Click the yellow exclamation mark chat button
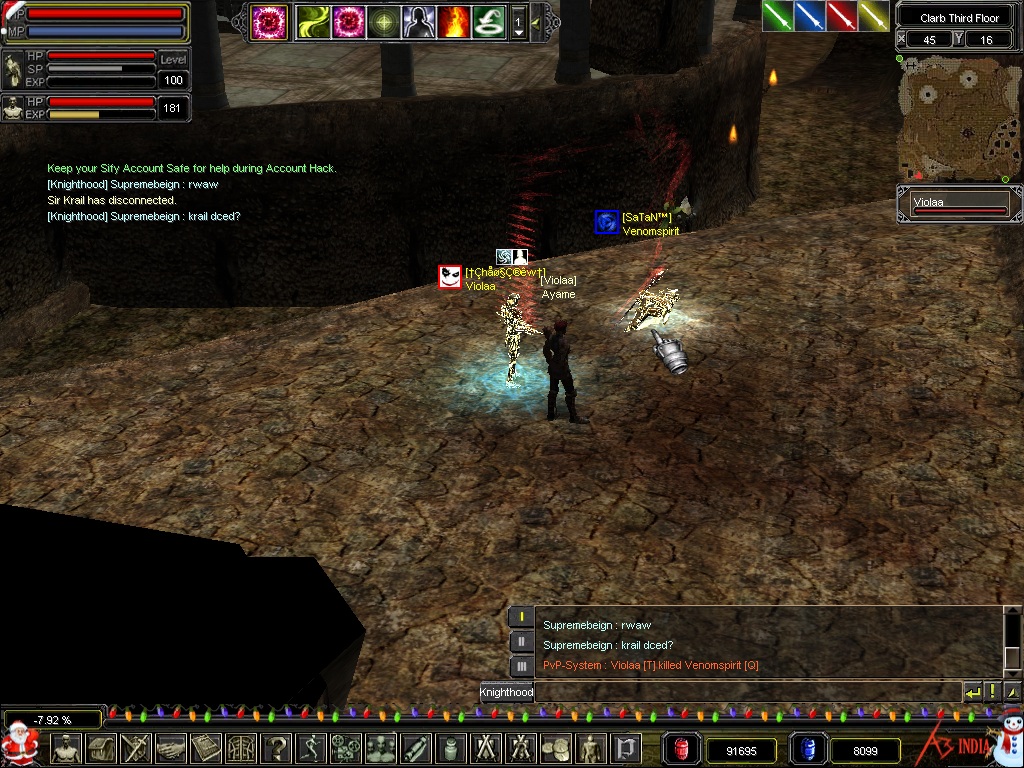 tap(993, 692)
